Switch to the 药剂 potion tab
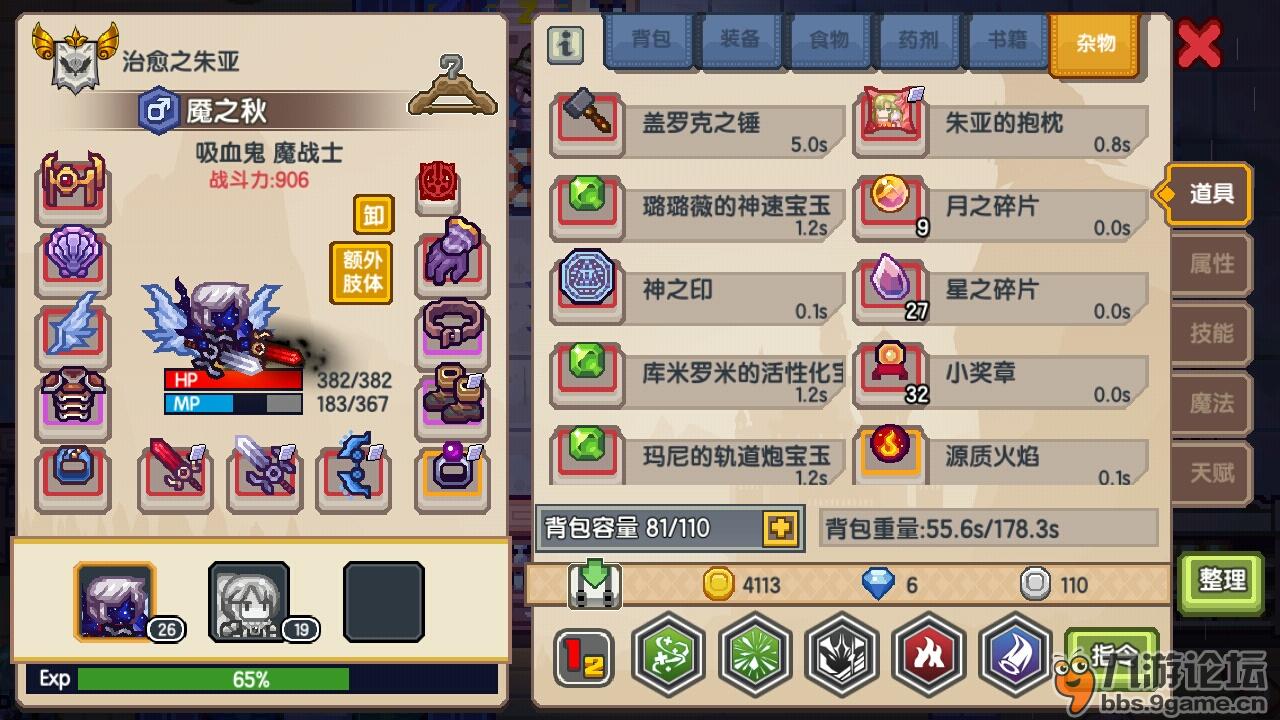Screen dimensions: 1280x720 [x=917, y=40]
